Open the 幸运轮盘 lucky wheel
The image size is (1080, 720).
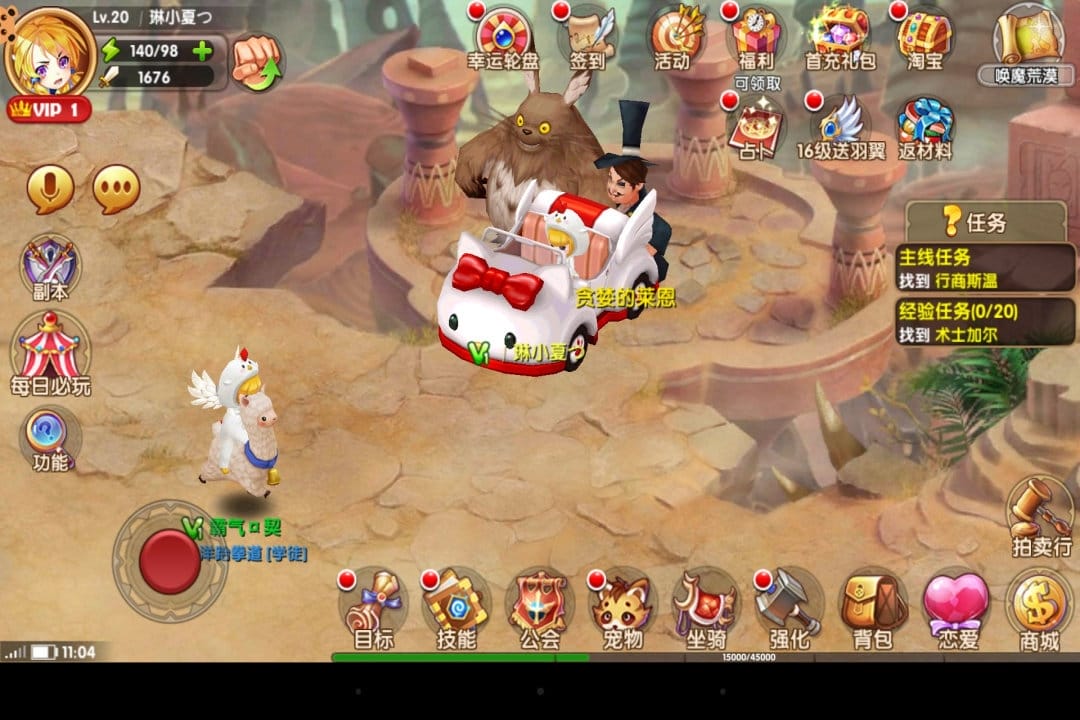pyautogui.click(x=503, y=38)
